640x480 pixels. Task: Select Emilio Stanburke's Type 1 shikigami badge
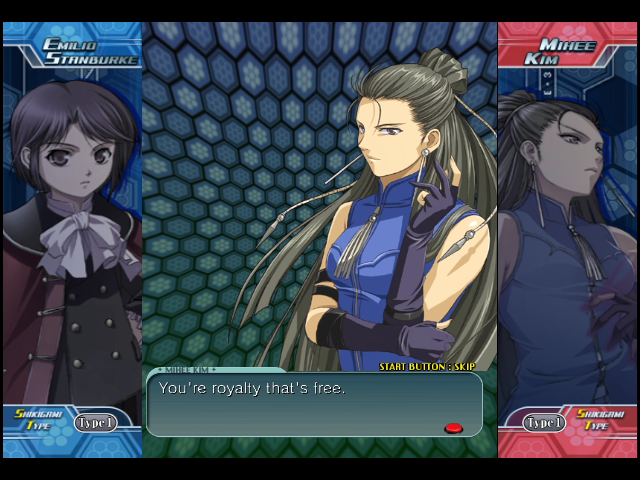(x=95, y=422)
